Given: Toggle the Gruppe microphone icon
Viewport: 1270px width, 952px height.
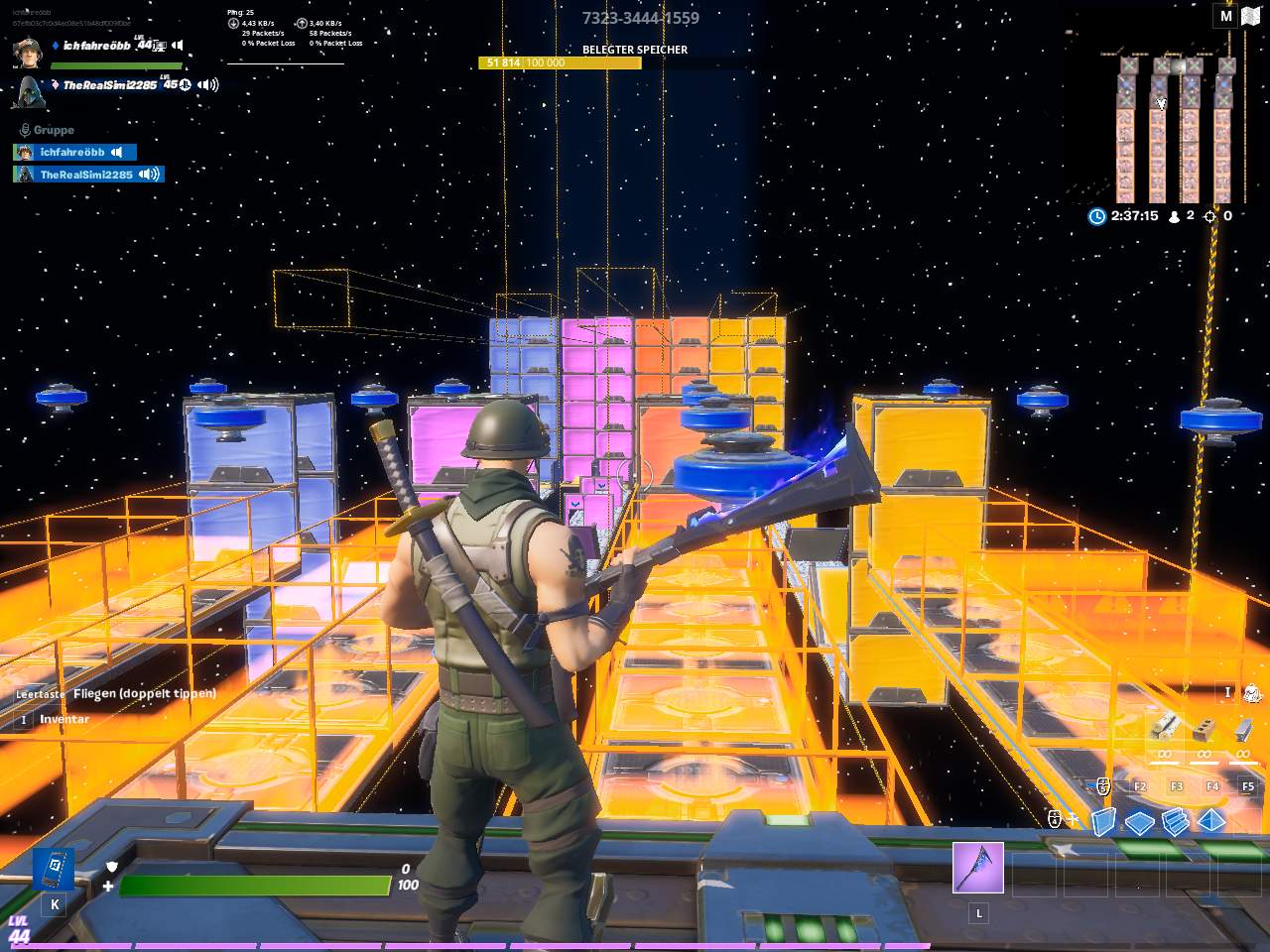Looking at the screenshot, I should (x=25, y=130).
